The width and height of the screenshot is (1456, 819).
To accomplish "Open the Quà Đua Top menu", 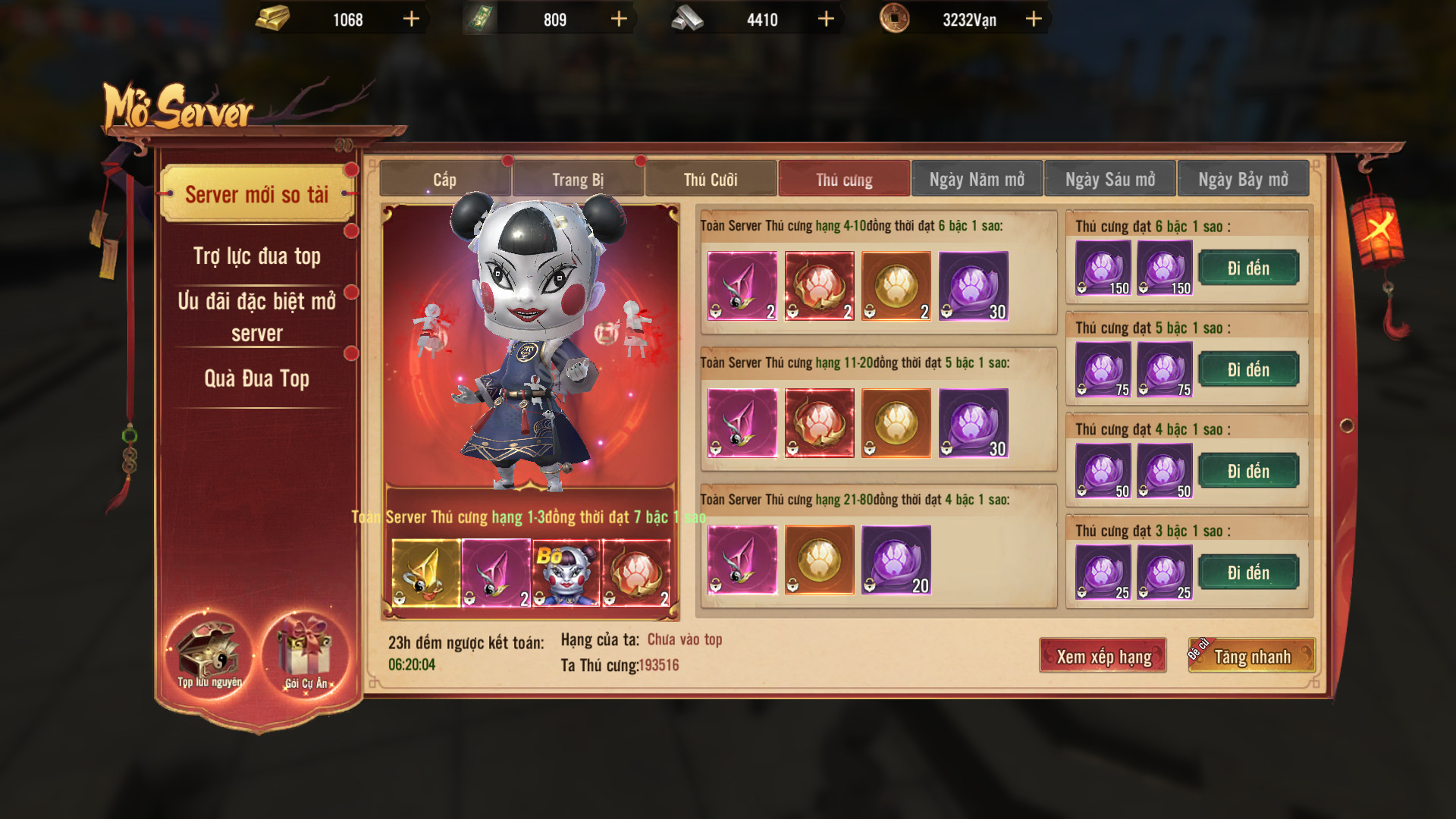I will coord(257,378).
